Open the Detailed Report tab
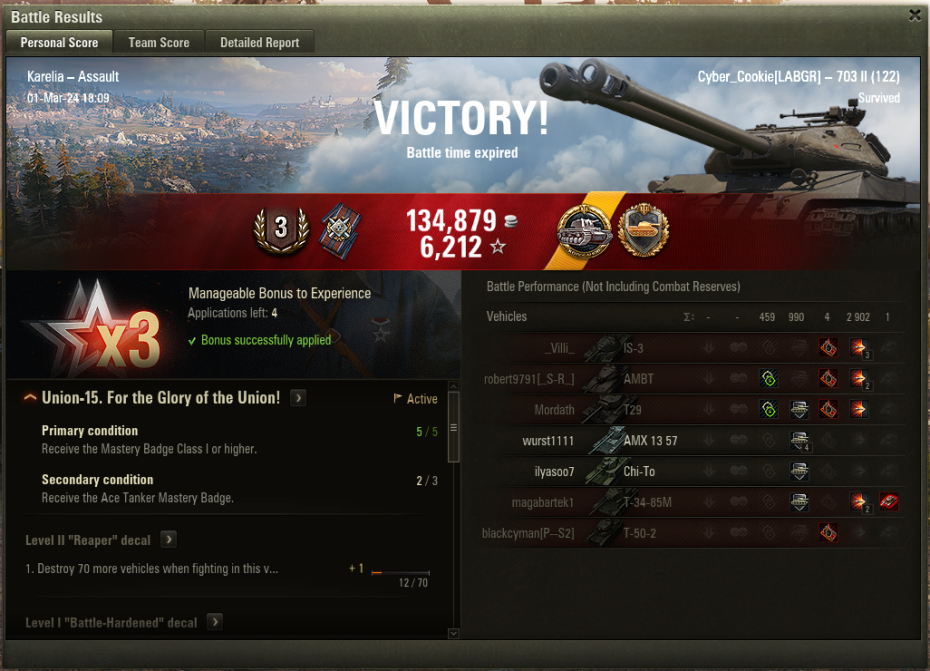Image resolution: width=930 pixels, height=671 pixels. pyautogui.click(x=260, y=42)
